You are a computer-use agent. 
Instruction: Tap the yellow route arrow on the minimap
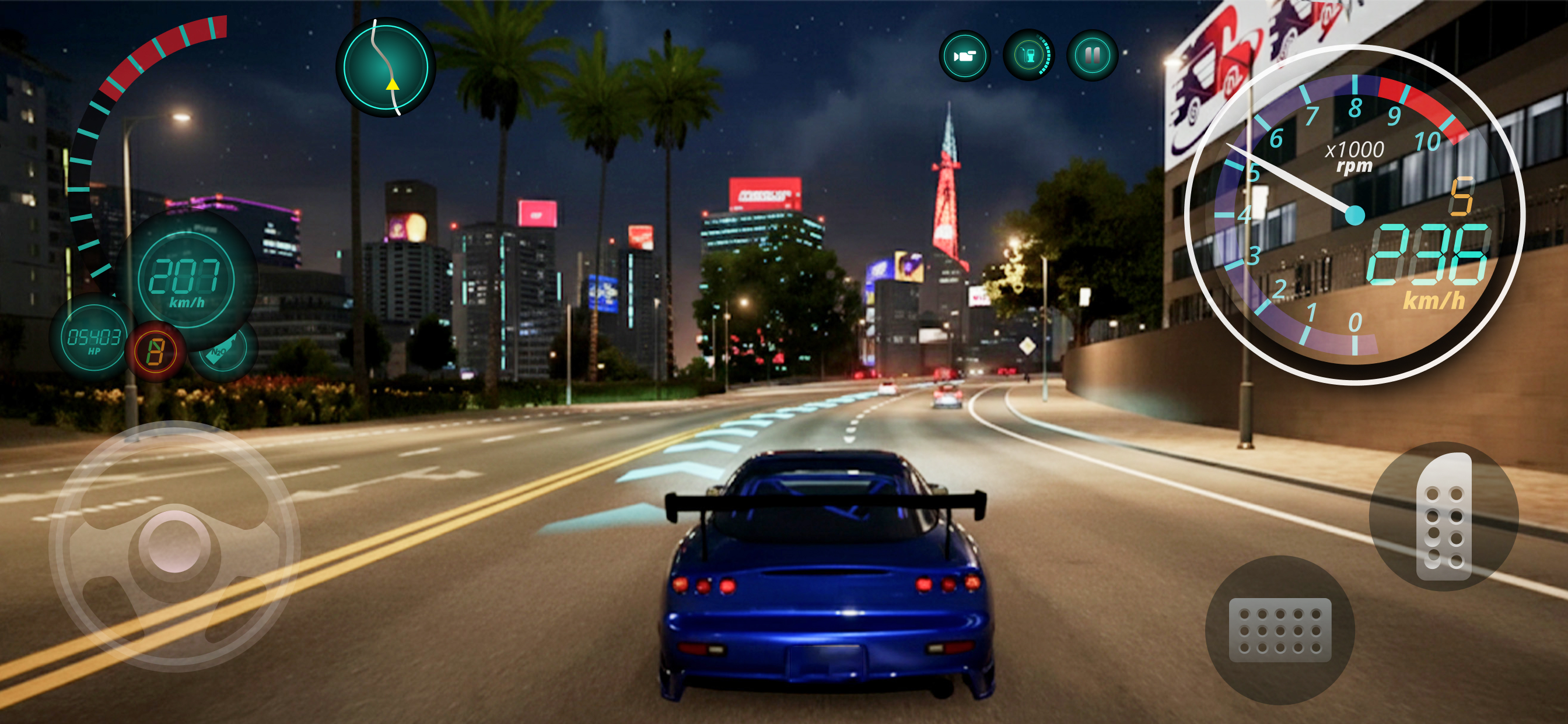click(393, 85)
